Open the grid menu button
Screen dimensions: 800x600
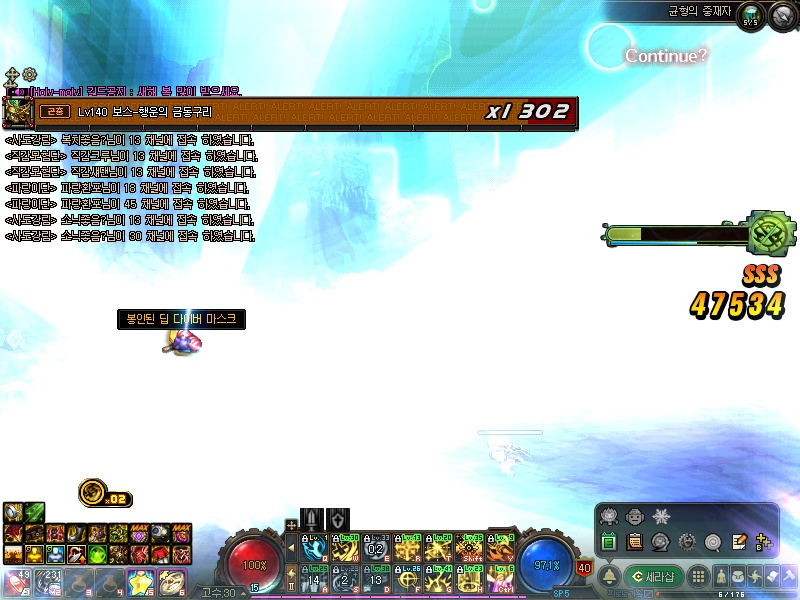pos(699,576)
